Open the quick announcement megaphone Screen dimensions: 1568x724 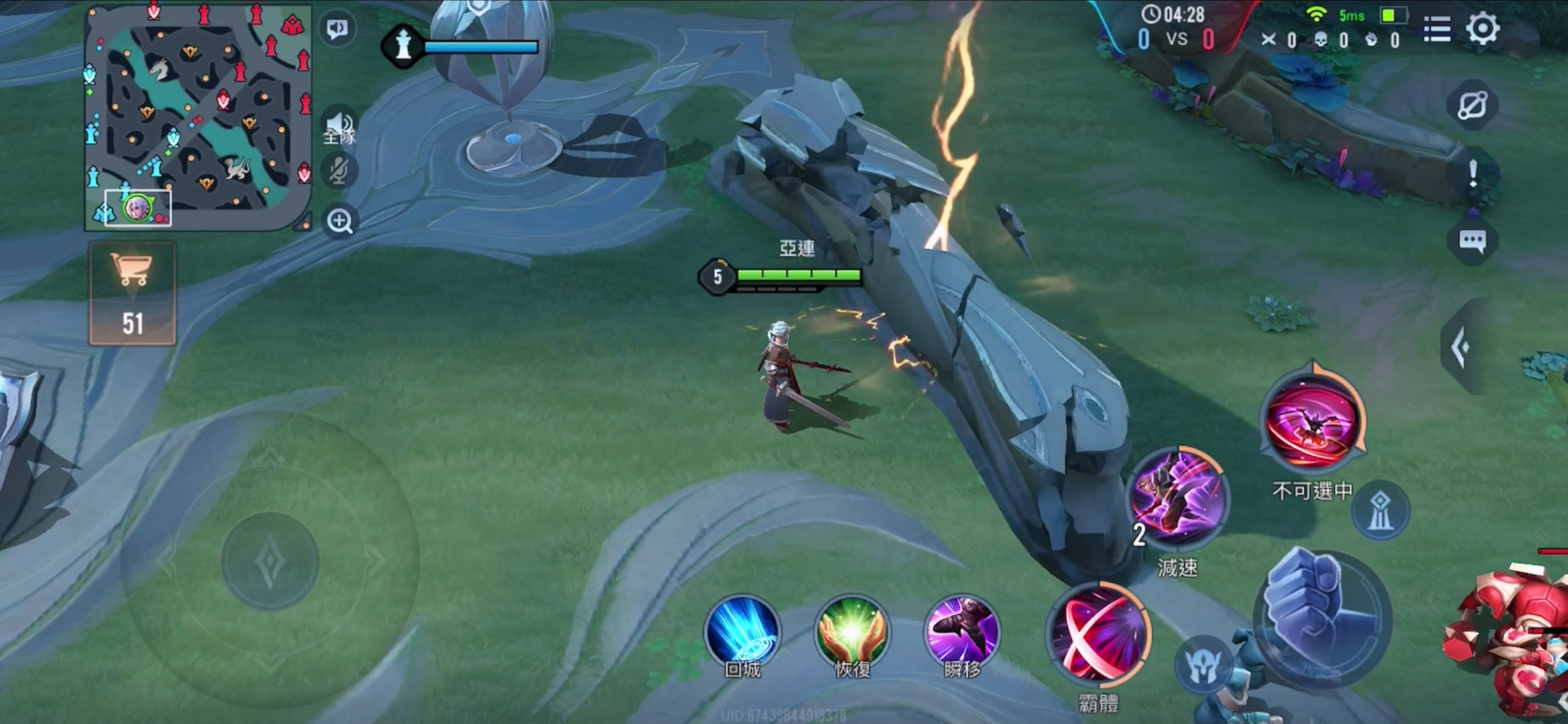(337, 29)
